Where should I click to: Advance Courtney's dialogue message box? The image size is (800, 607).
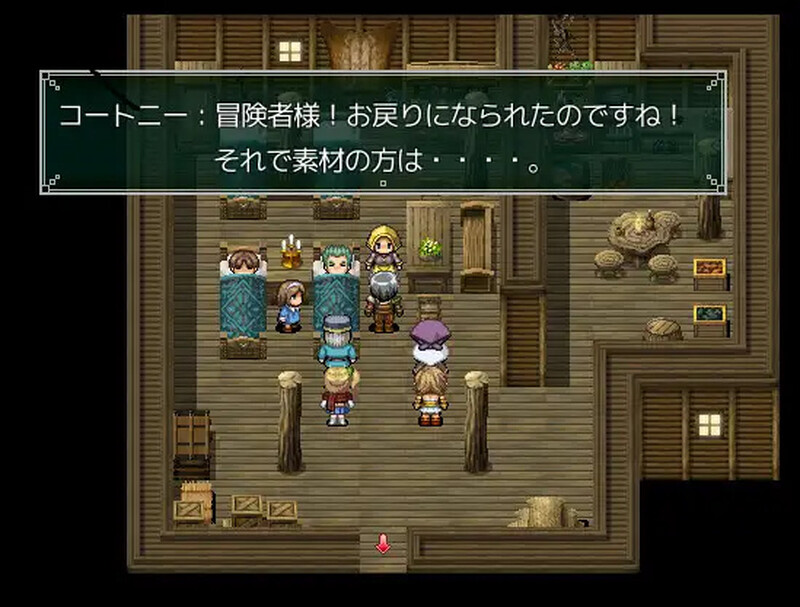pos(384,133)
